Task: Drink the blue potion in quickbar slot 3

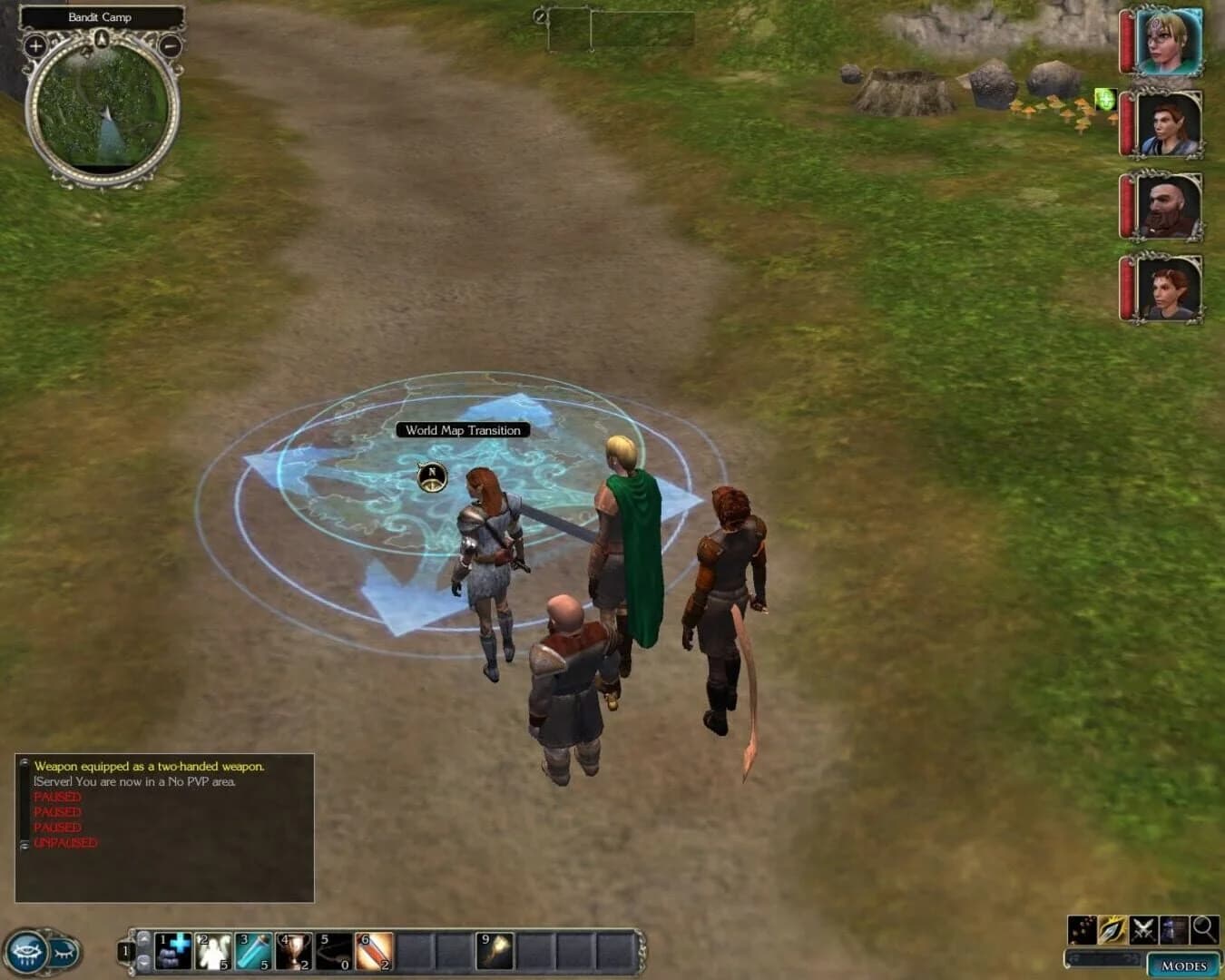Action: 253,950
